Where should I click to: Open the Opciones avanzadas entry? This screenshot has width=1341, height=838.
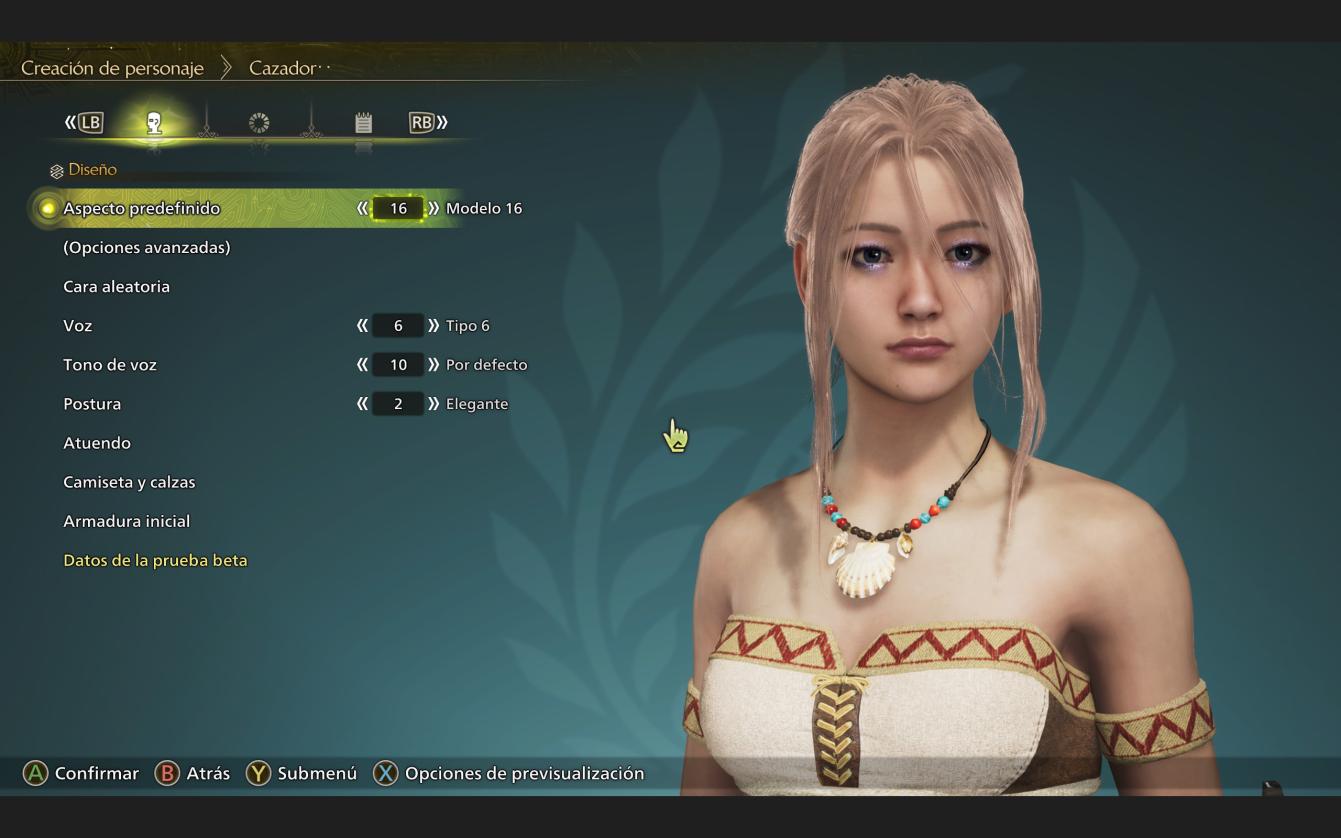click(146, 247)
